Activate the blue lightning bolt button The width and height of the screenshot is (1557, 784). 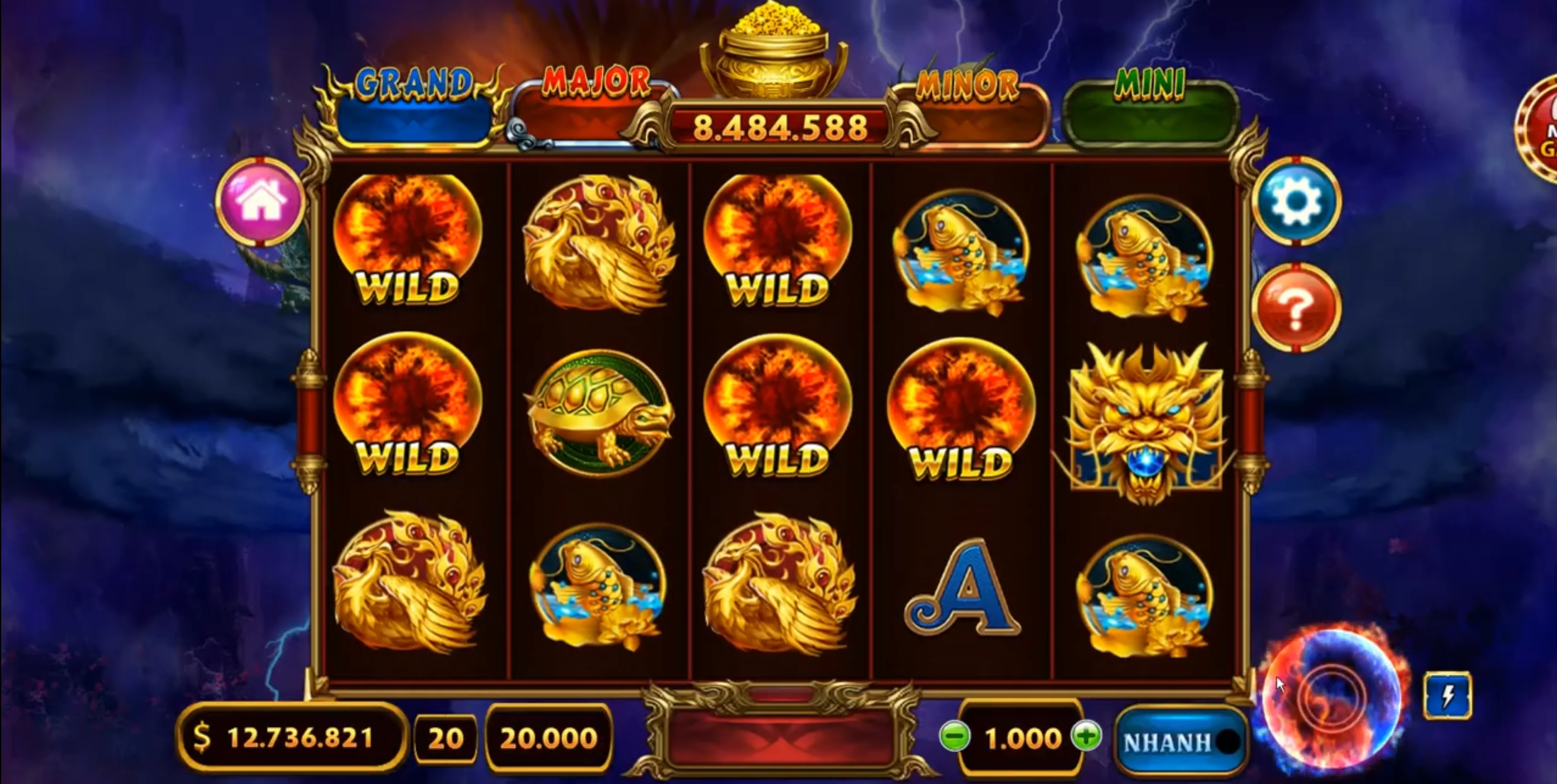[1448, 696]
